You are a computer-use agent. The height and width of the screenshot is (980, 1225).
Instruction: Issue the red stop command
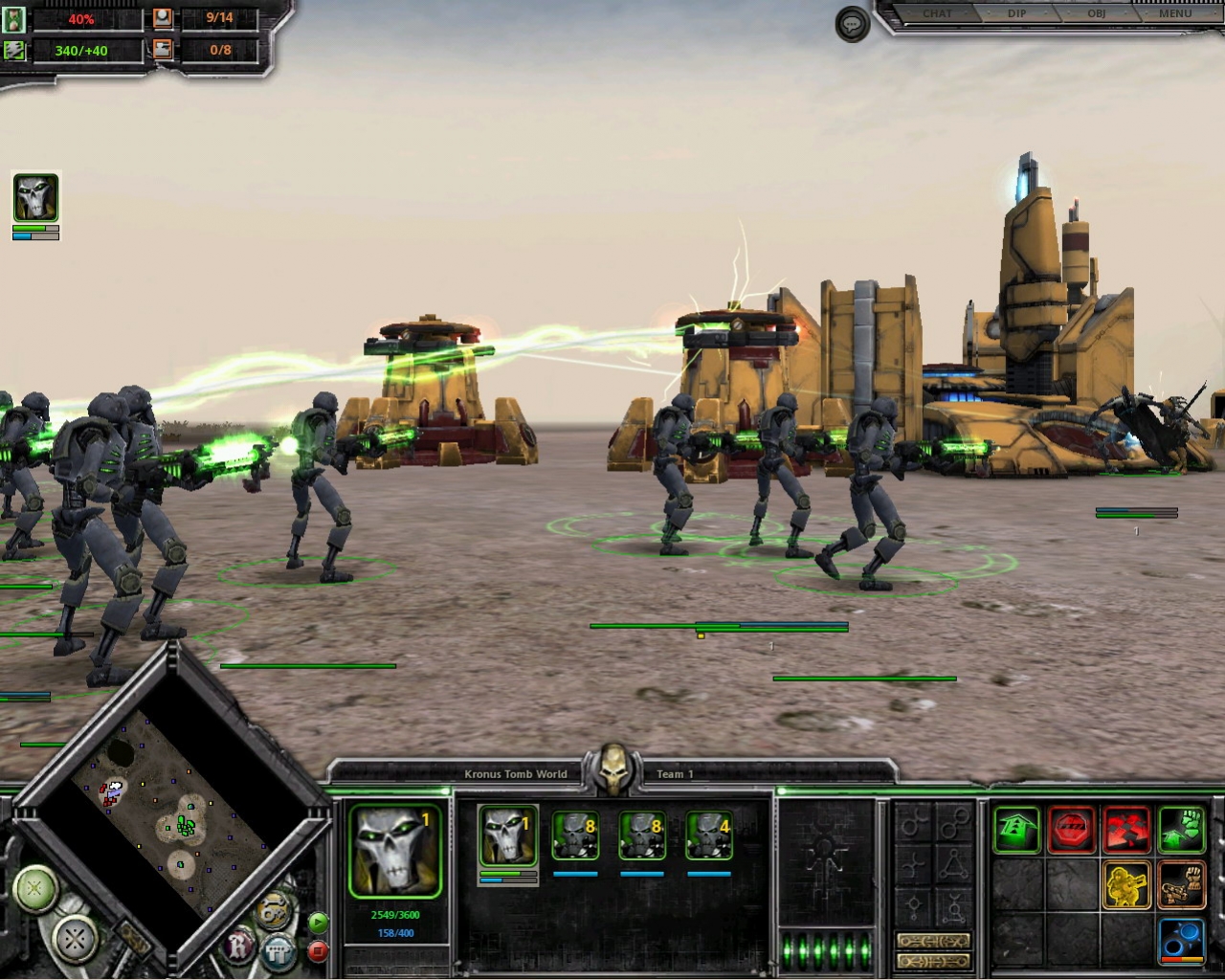click(1072, 829)
